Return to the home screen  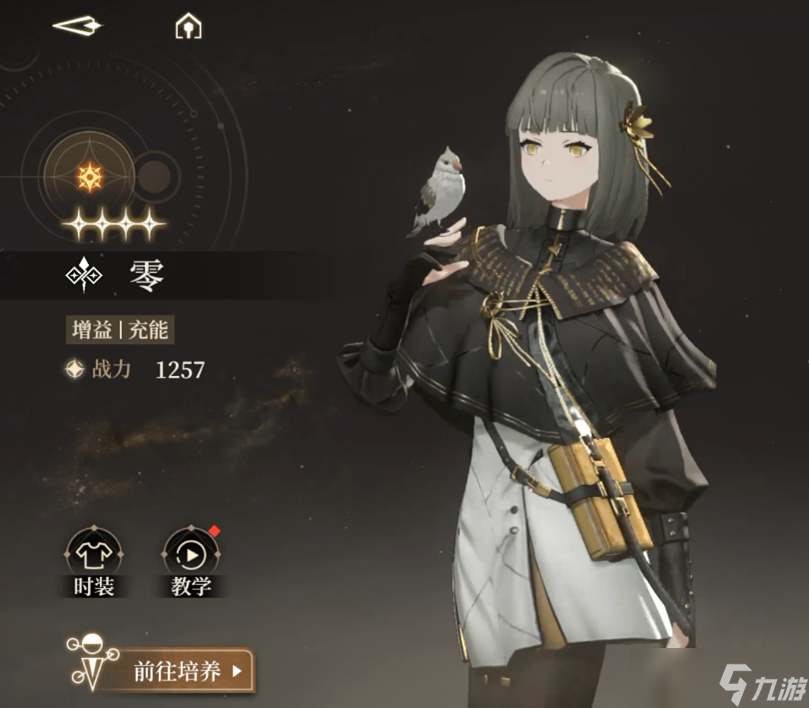(188, 26)
